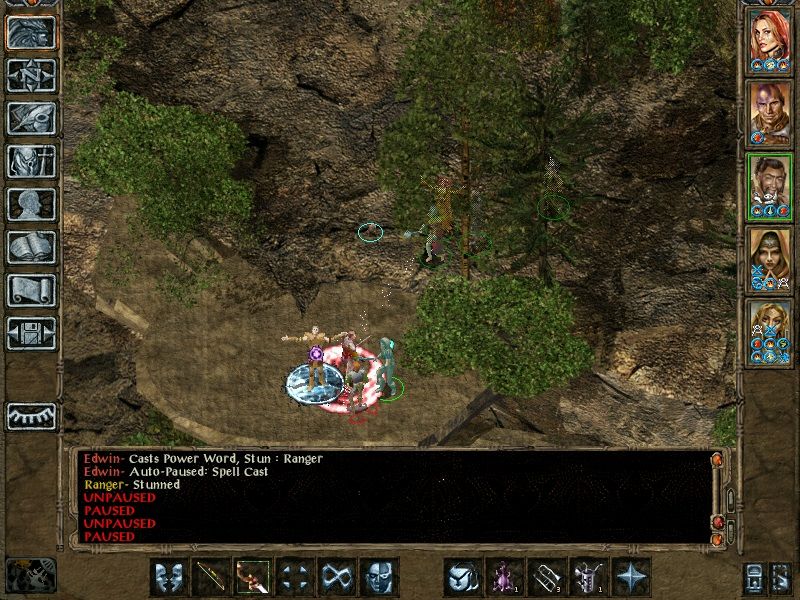Open the options menu with floppy disk icon
Screen dimensions: 800x600
click(x=31, y=333)
